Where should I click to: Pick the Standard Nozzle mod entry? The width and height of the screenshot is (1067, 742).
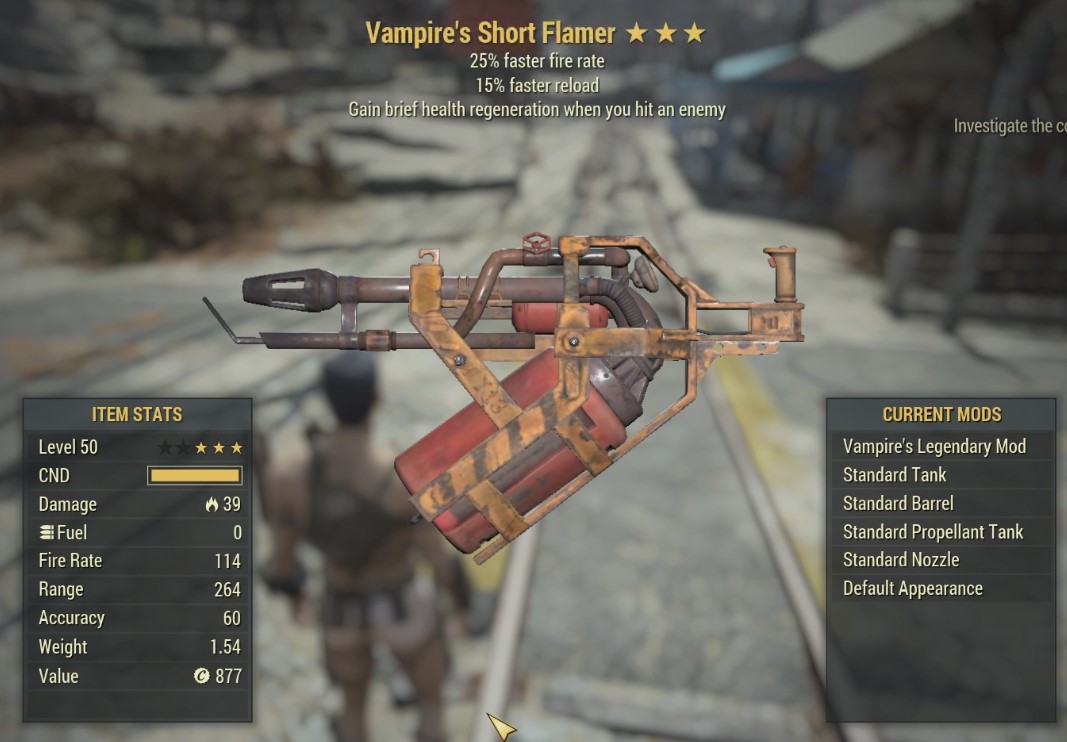point(900,560)
